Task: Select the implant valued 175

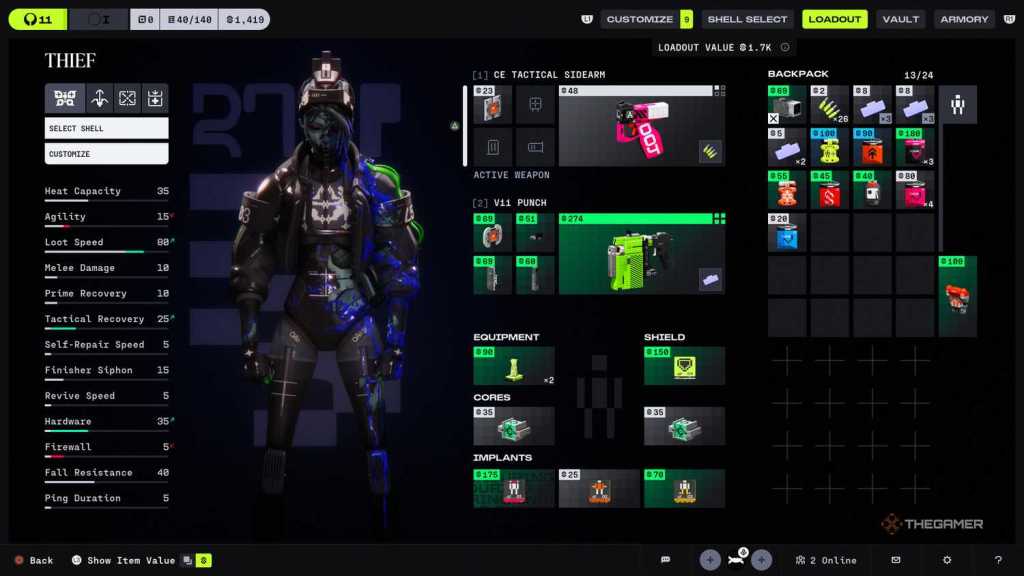Action: coord(513,488)
